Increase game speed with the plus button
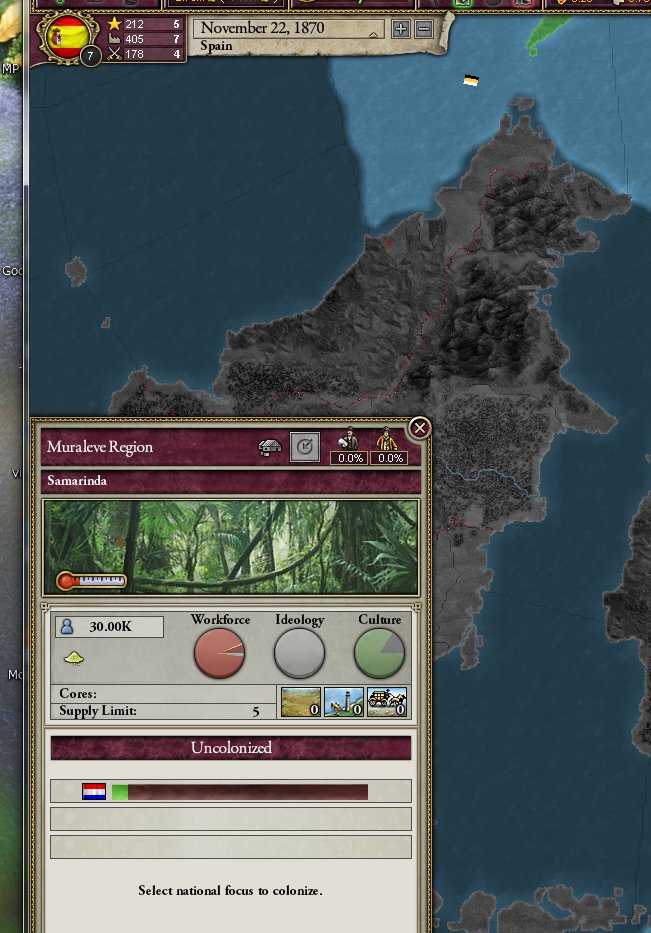The image size is (651, 933). 401,28
